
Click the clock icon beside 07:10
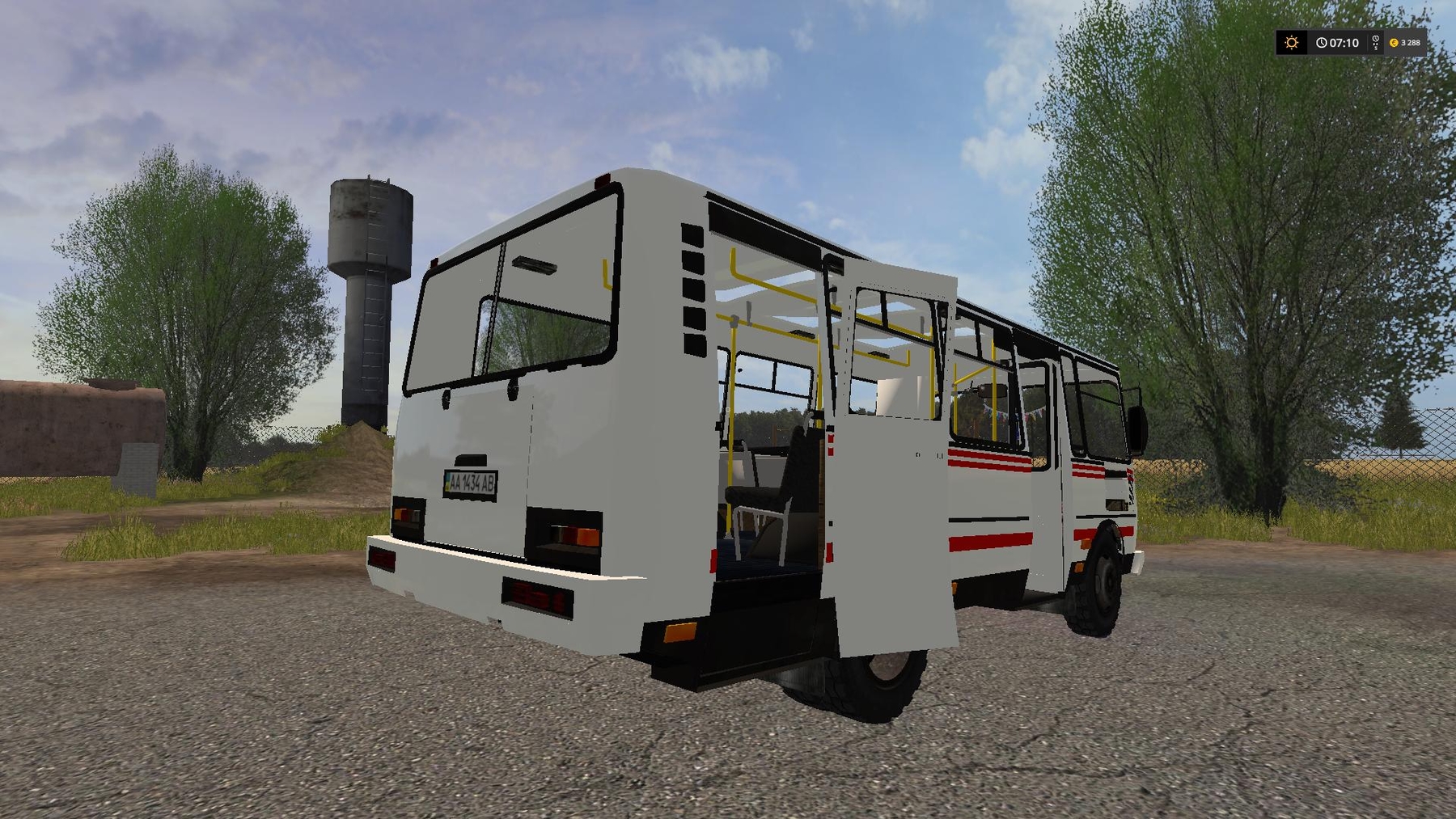1322,43
